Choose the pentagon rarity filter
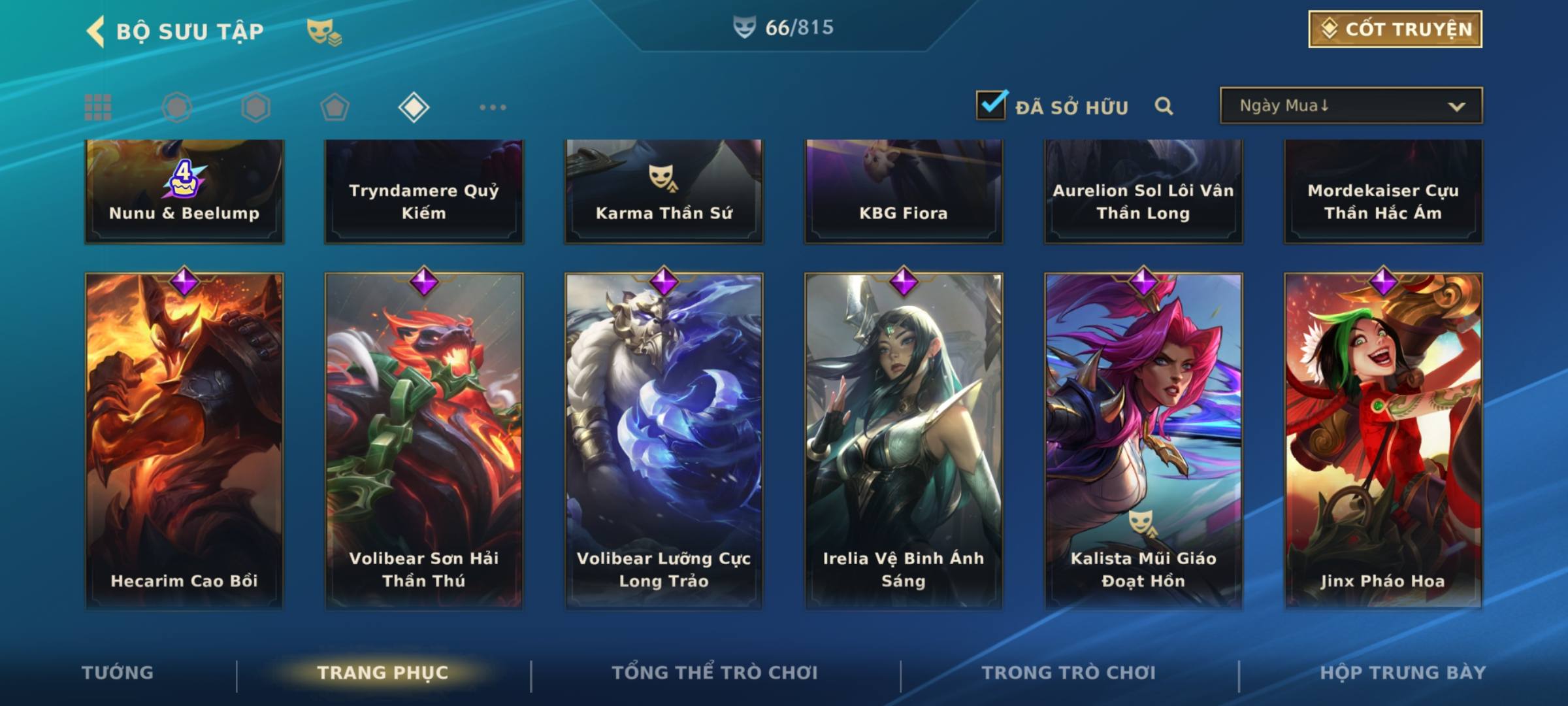This screenshot has height=706, width=1568. click(335, 107)
